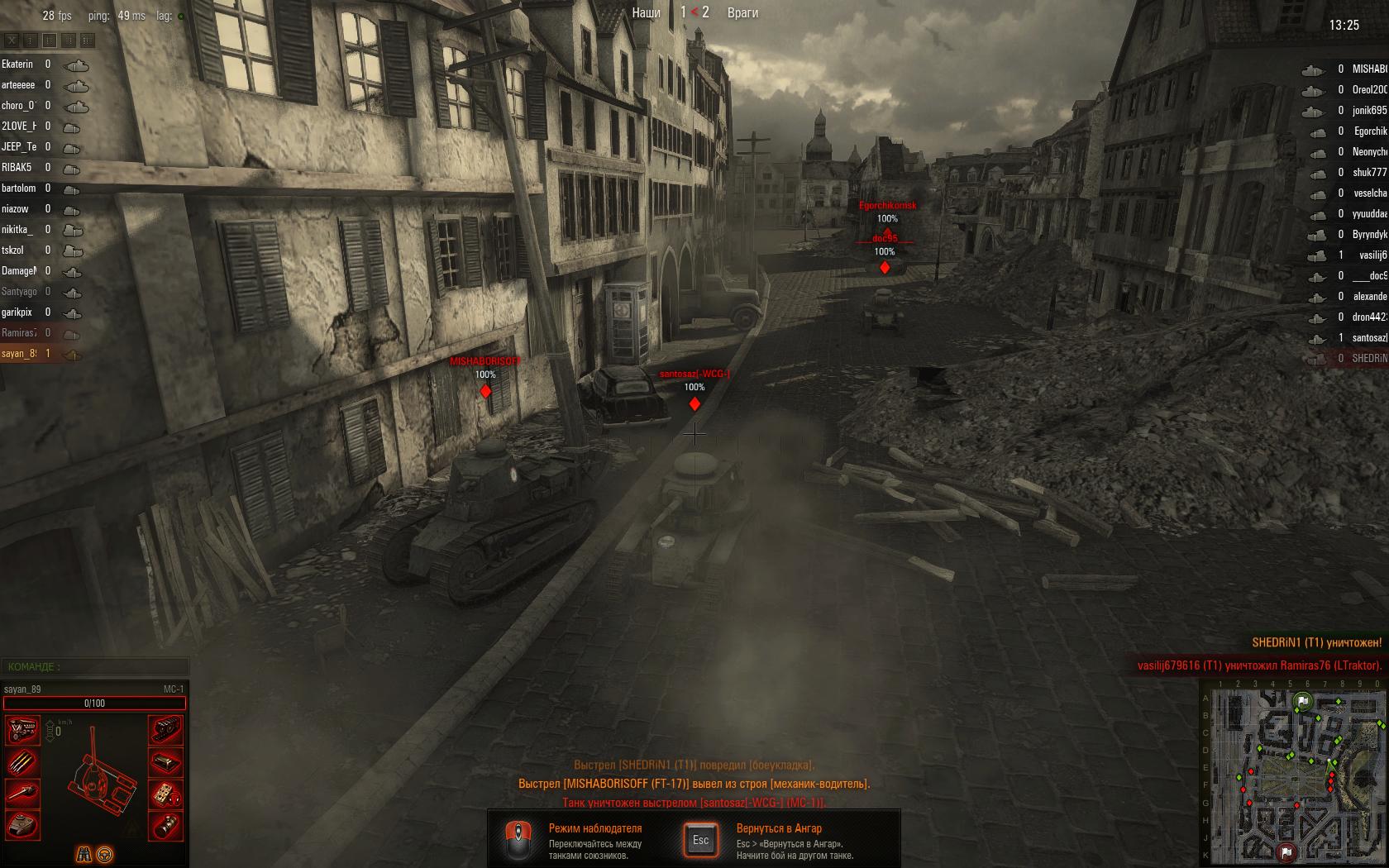Click the Режим наблюдателя spectator option
Viewport: 1389px width, 868px height.
pyautogui.click(x=594, y=828)
